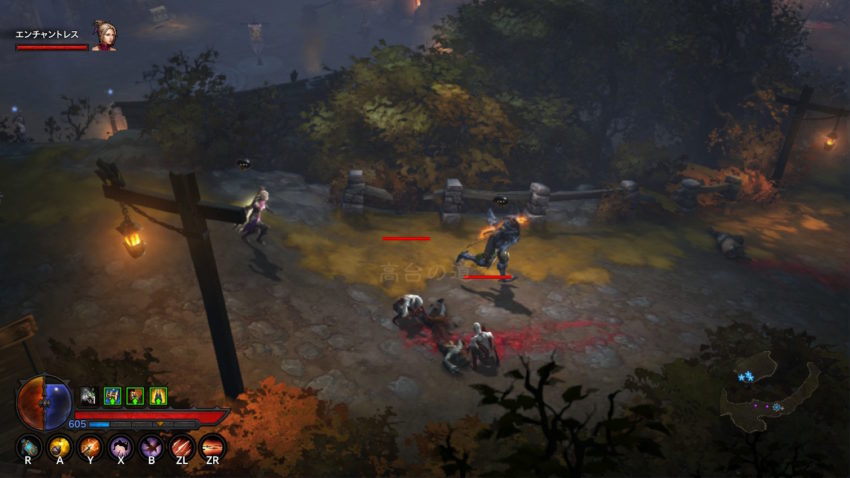Image resolution: width=850 pixels, height=478 pixels.
Task: Trigger the orange arrow strike skill
Action: tap(90, 446)
